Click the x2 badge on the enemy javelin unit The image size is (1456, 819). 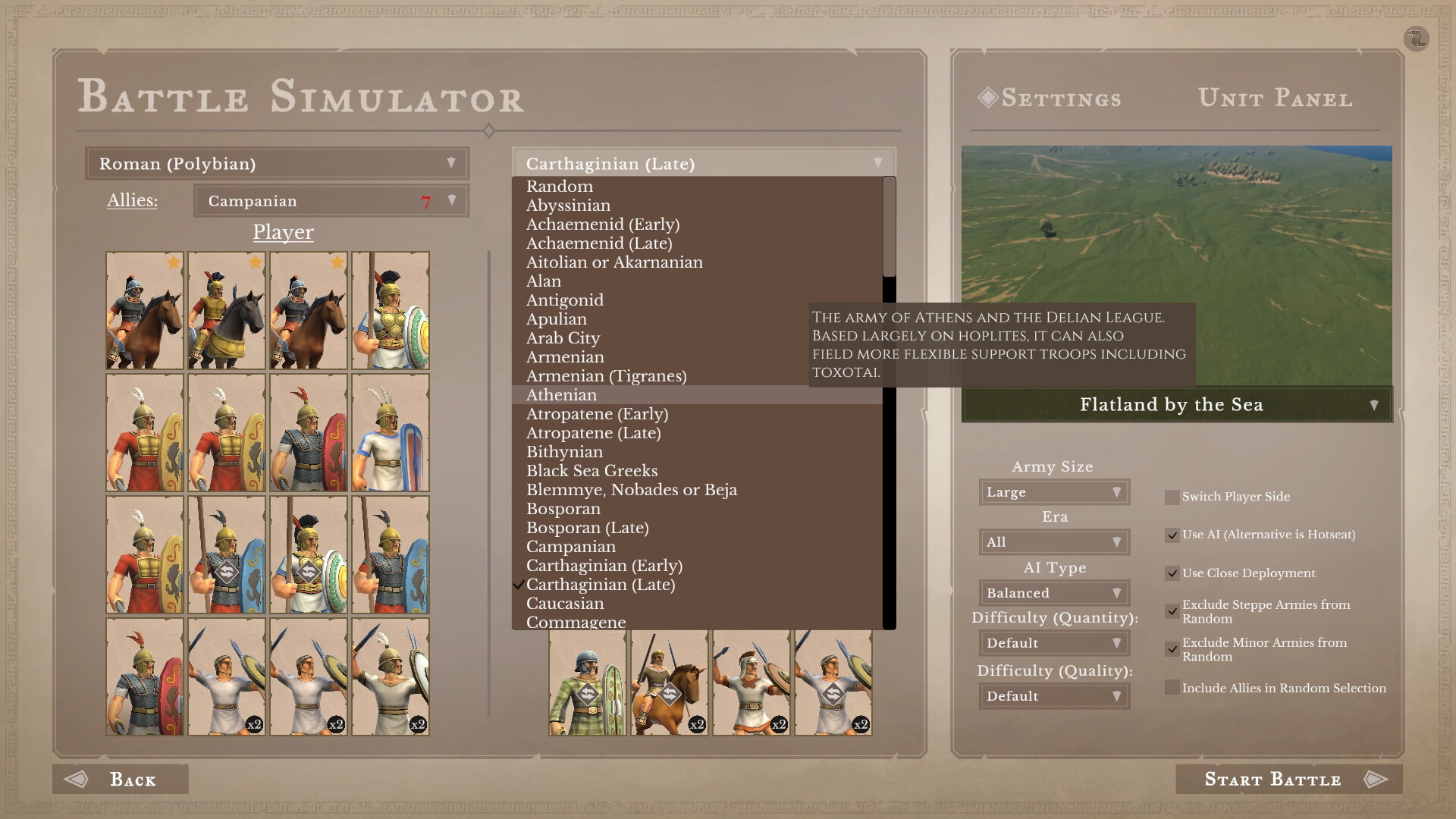pyautogui.click(x=778, y=724)
